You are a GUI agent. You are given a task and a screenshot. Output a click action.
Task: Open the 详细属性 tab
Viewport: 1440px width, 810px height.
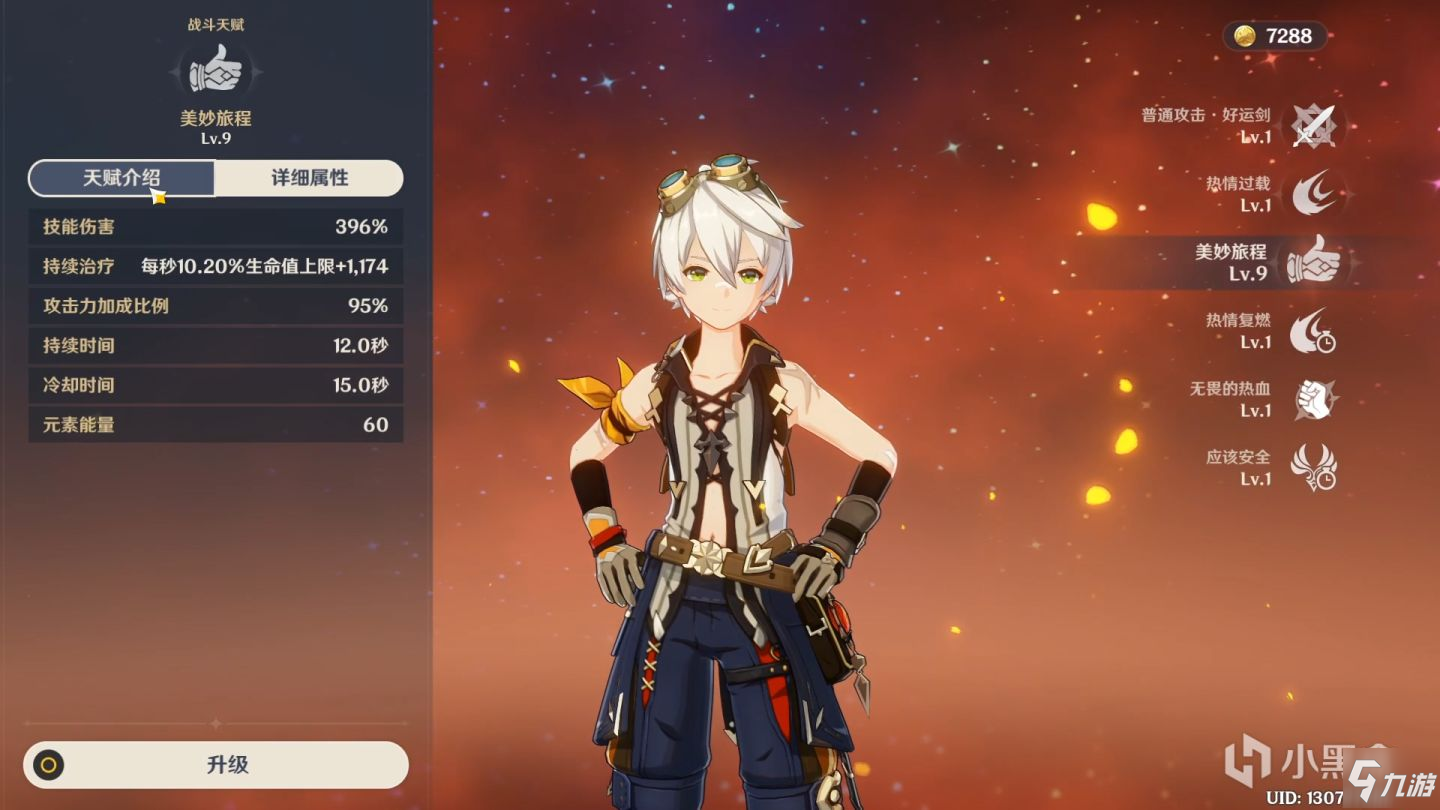(309, 178)
